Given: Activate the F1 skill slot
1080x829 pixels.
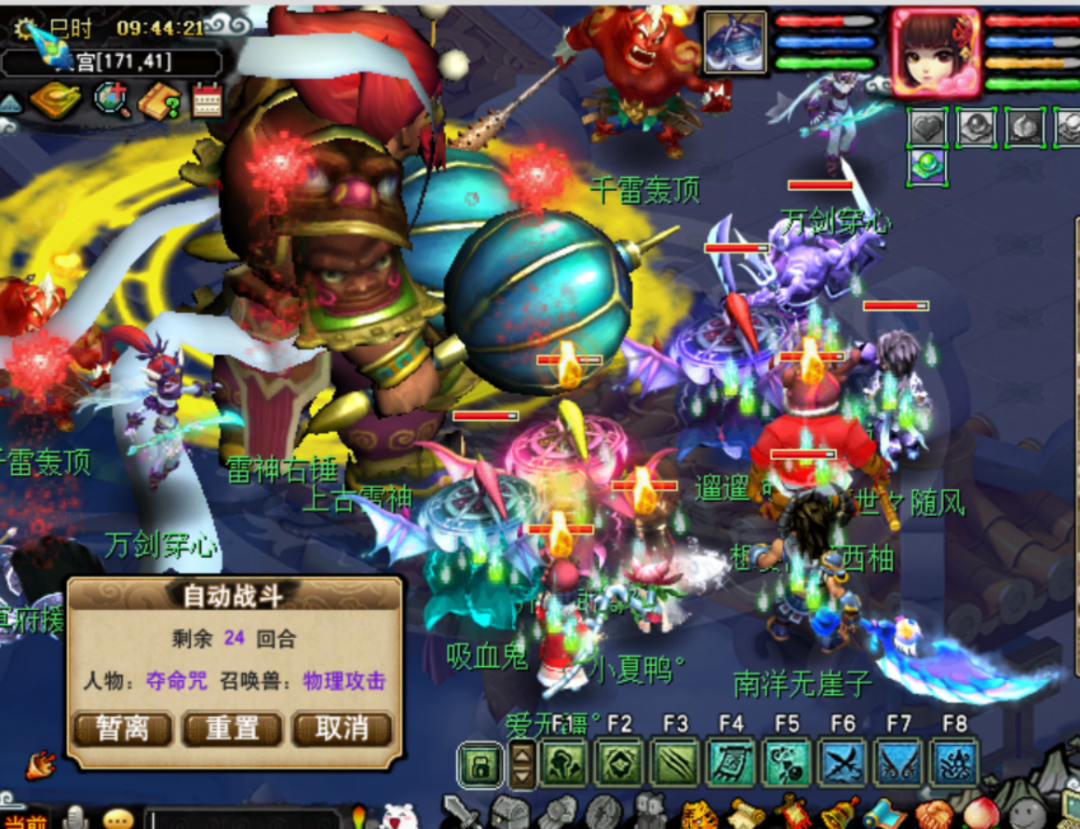Looking at the screenshot, I should (x=563, y=764).
